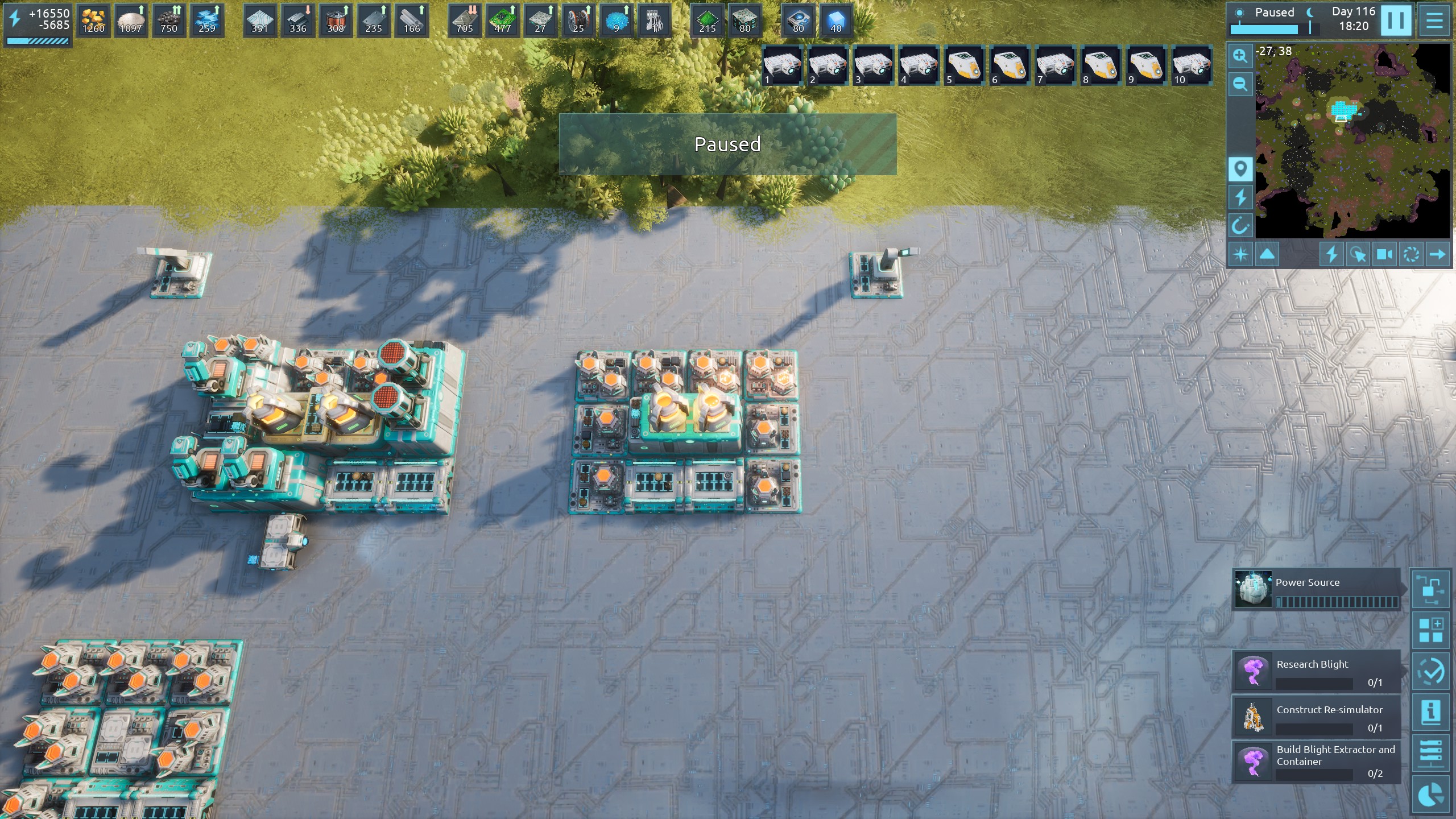Image resolution: width=1456 pixels, height=819 pixels.
Task: Open the Research Blight quest
Action: pyautogui.click(x=1316, y=671)
